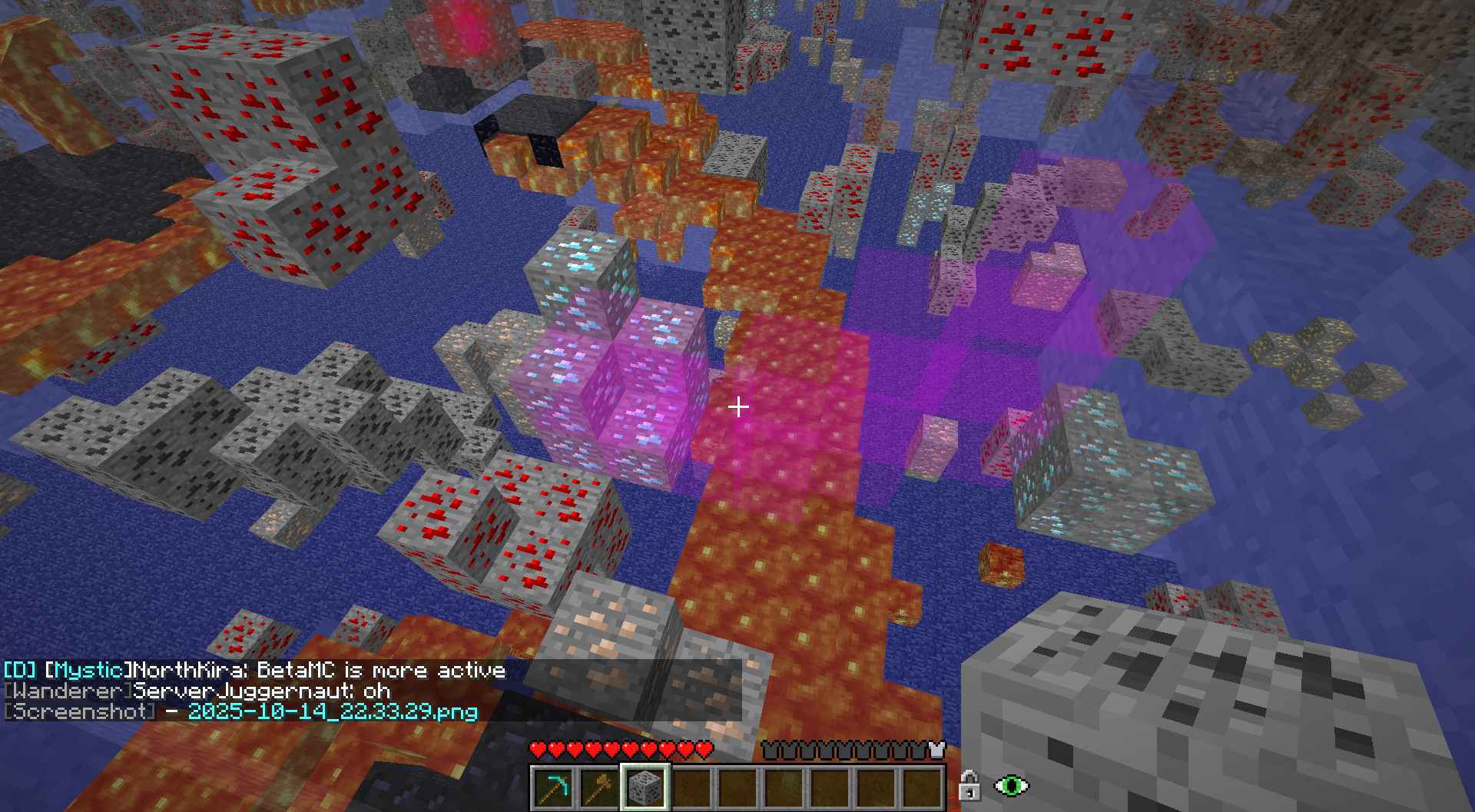
Task: Toggle the green eye icon
Action: point(1011,786)
